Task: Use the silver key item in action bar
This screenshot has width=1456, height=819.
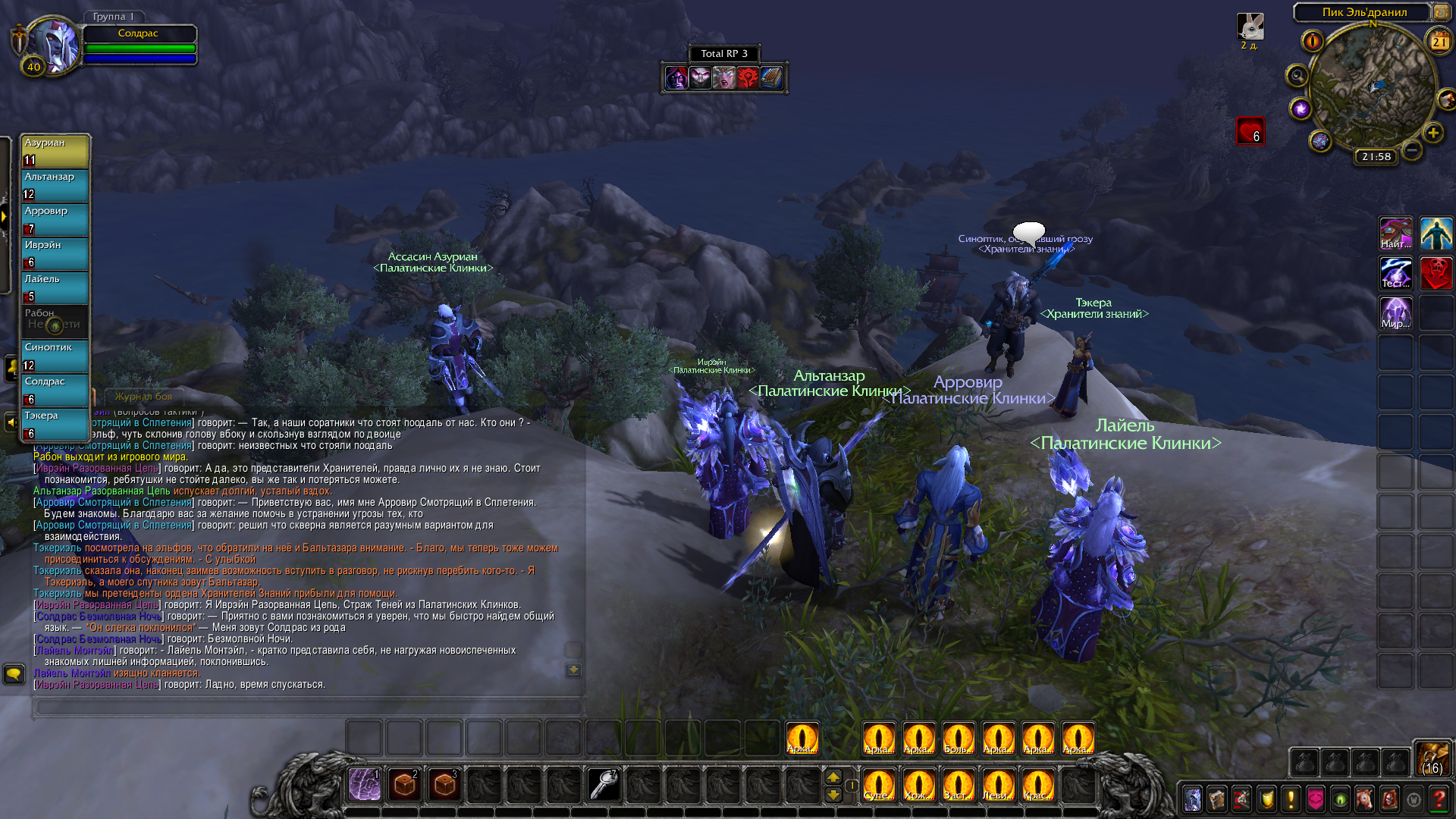Action: pyautogui.click(x=604, y=784)
